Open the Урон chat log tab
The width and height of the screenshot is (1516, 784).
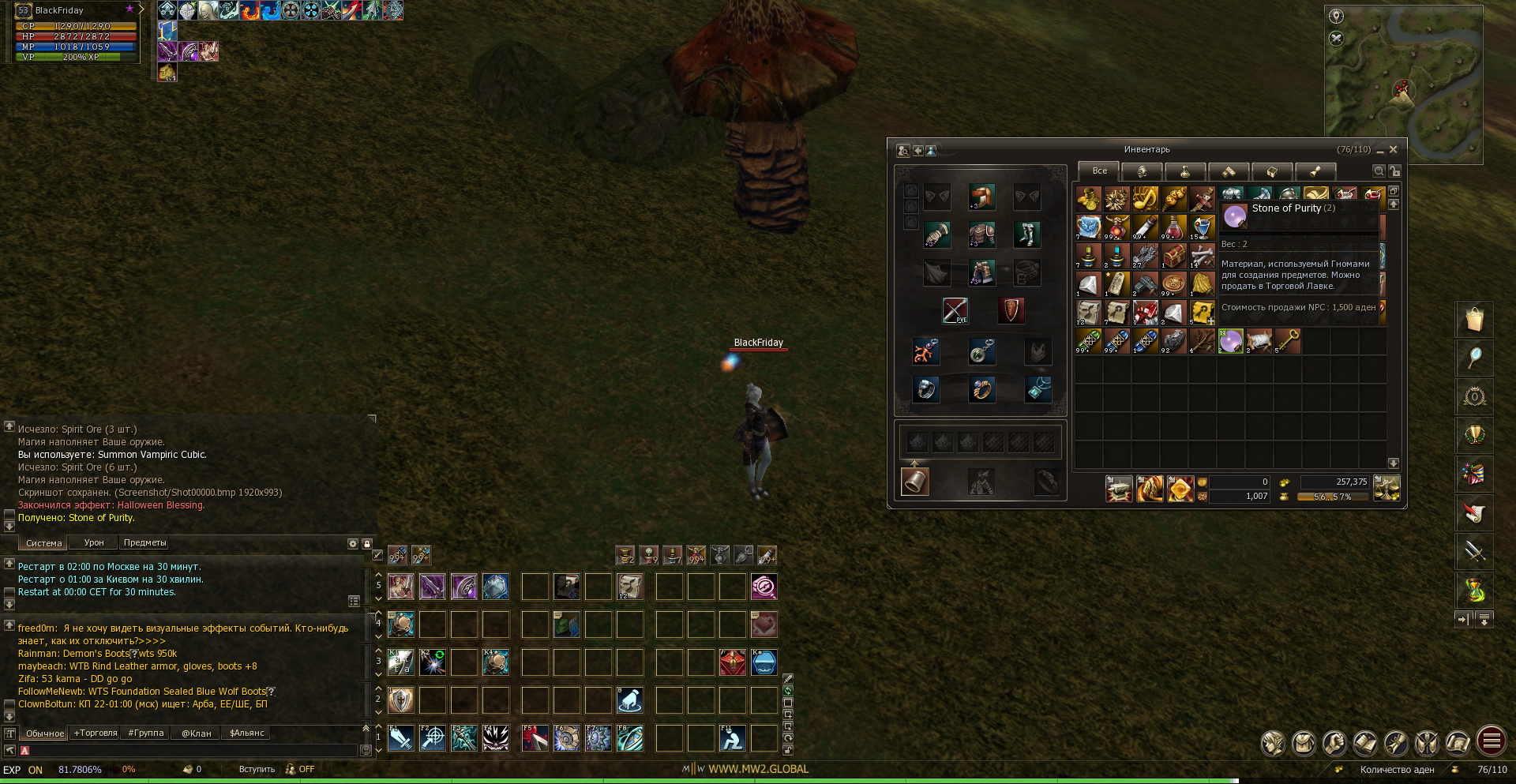94,543
